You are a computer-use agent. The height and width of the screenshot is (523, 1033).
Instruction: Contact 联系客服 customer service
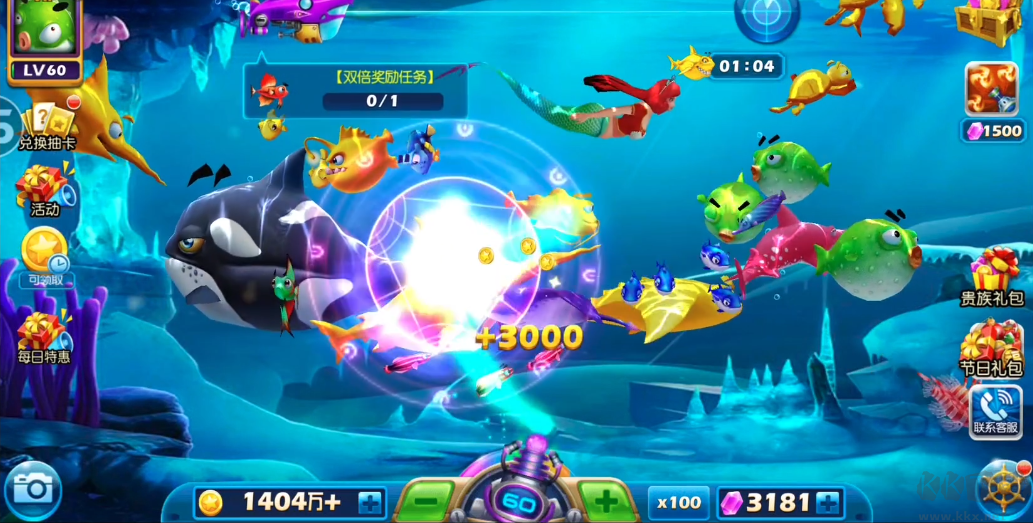point(996,412)
